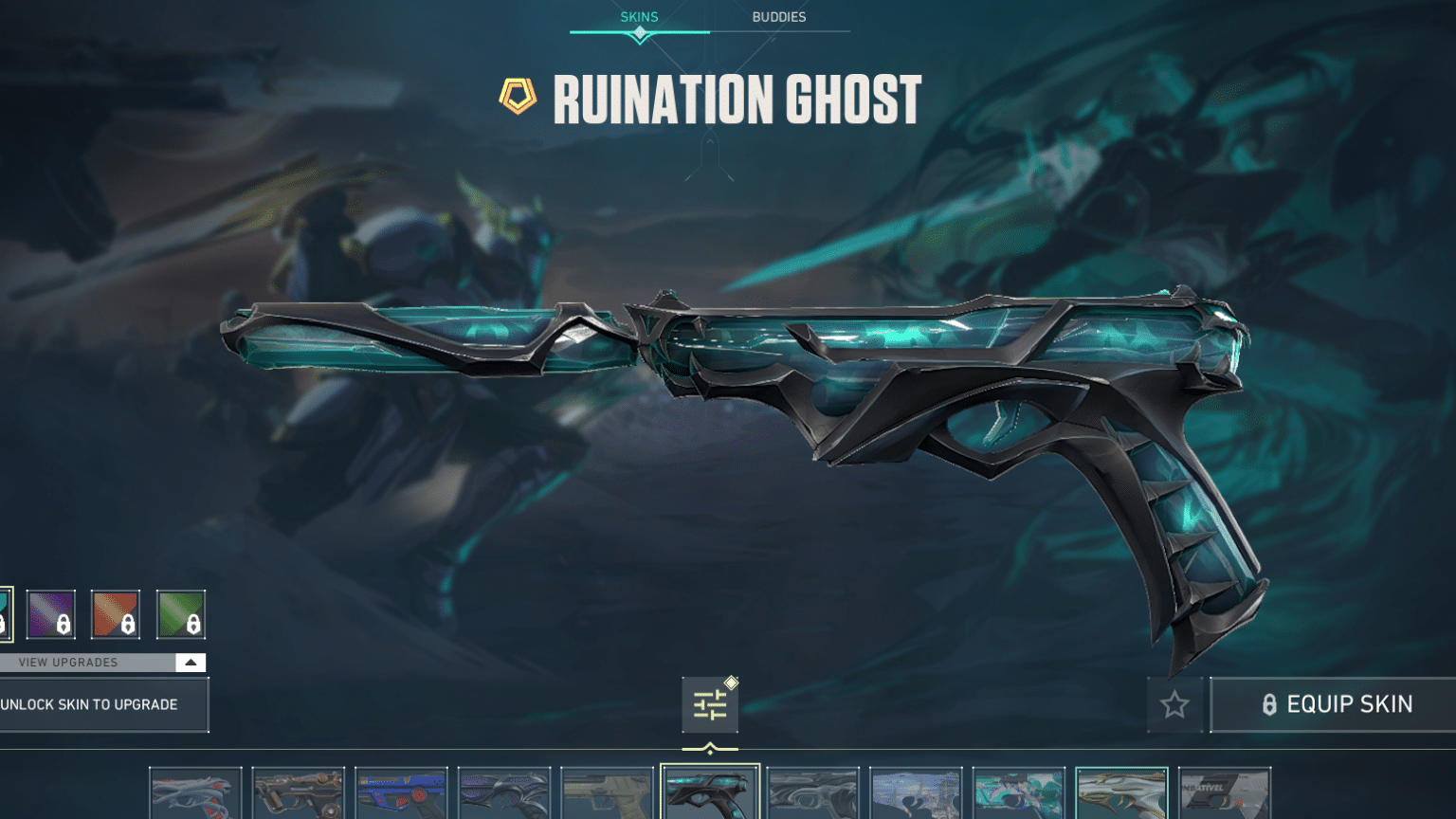Toggle the favorite star for Ruination Ghost

1175,704
